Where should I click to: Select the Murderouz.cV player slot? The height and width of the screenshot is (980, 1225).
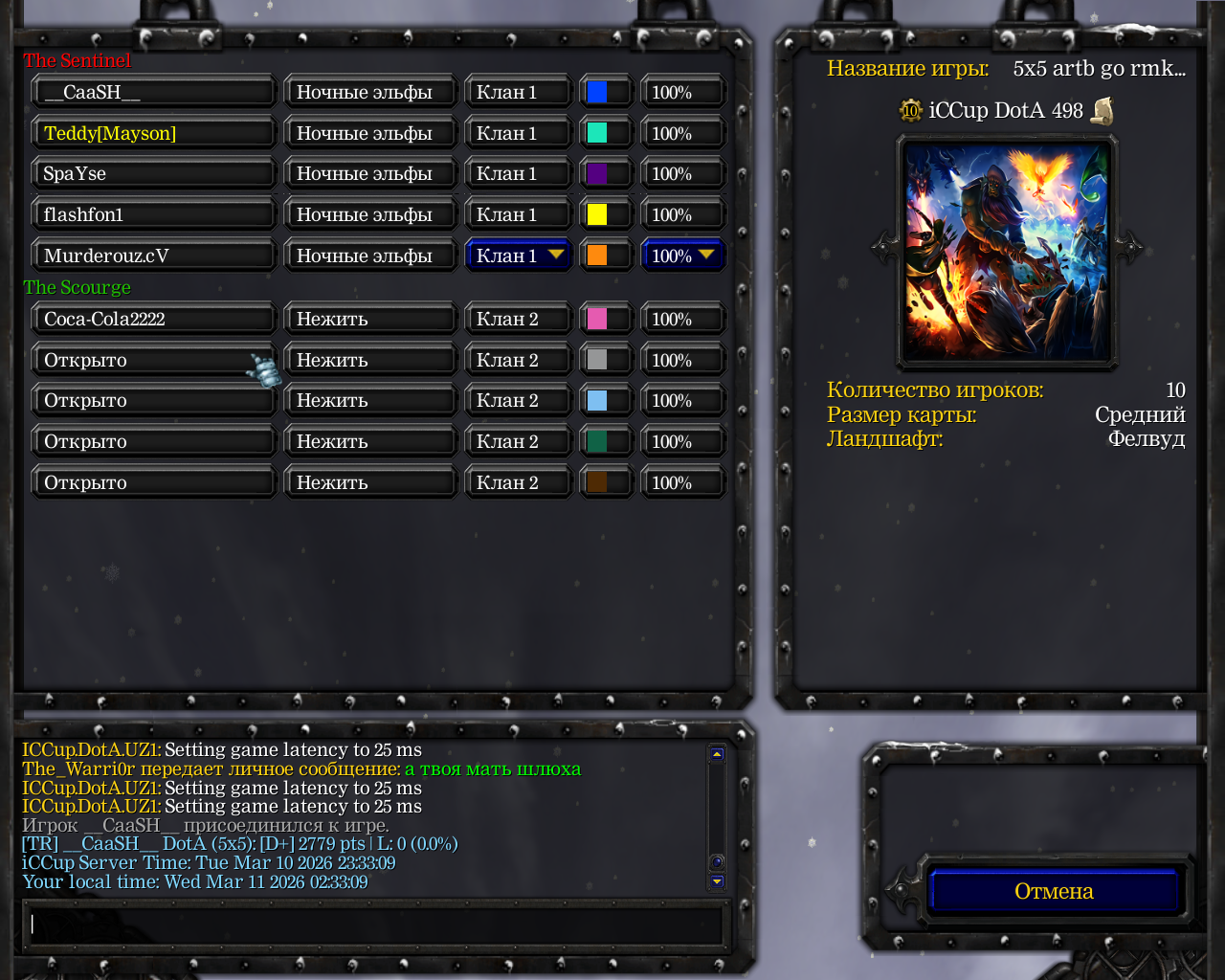[x=153, y=256]
